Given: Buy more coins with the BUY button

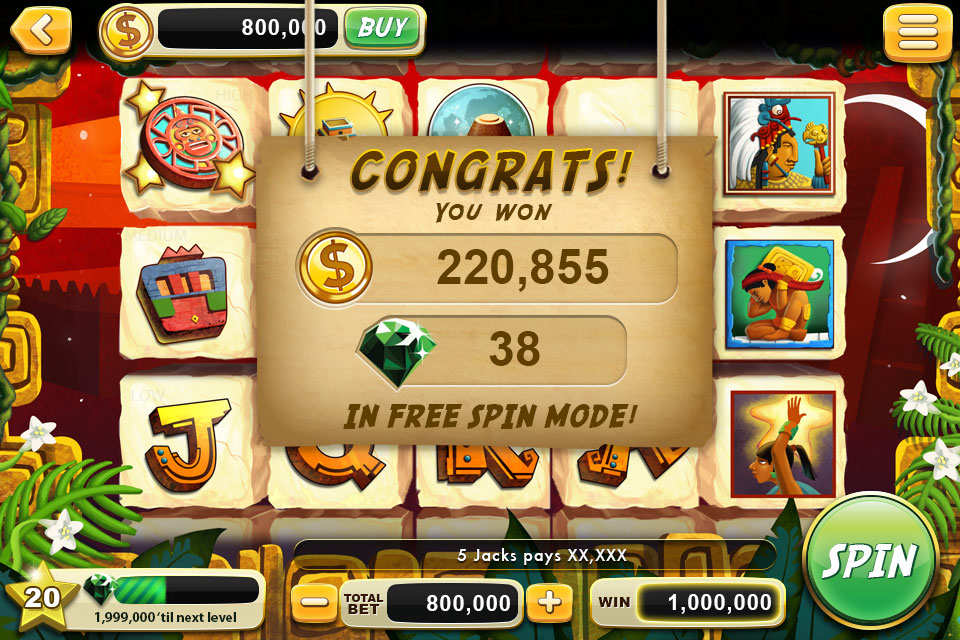Looking at the screenshot, I should click(x=381, y=28).
